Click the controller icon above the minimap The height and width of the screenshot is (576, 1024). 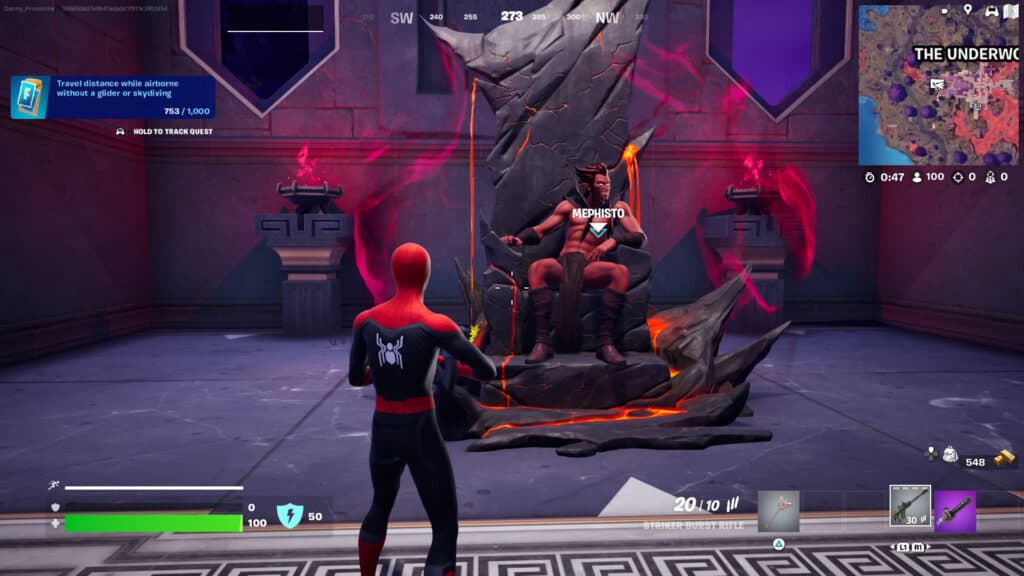click(991, 10)
